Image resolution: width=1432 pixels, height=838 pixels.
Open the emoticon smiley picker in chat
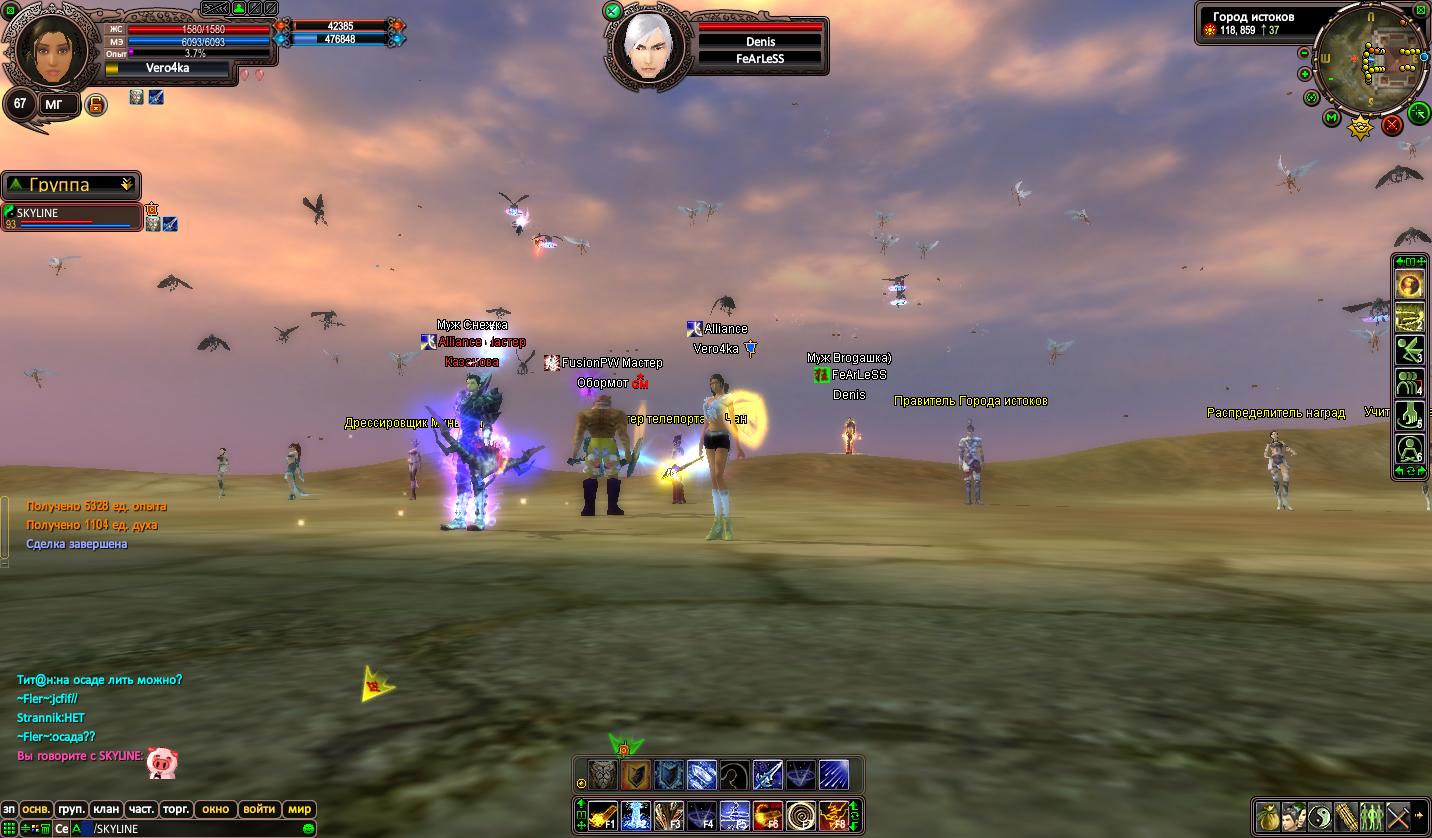click(x=309, y=829)
